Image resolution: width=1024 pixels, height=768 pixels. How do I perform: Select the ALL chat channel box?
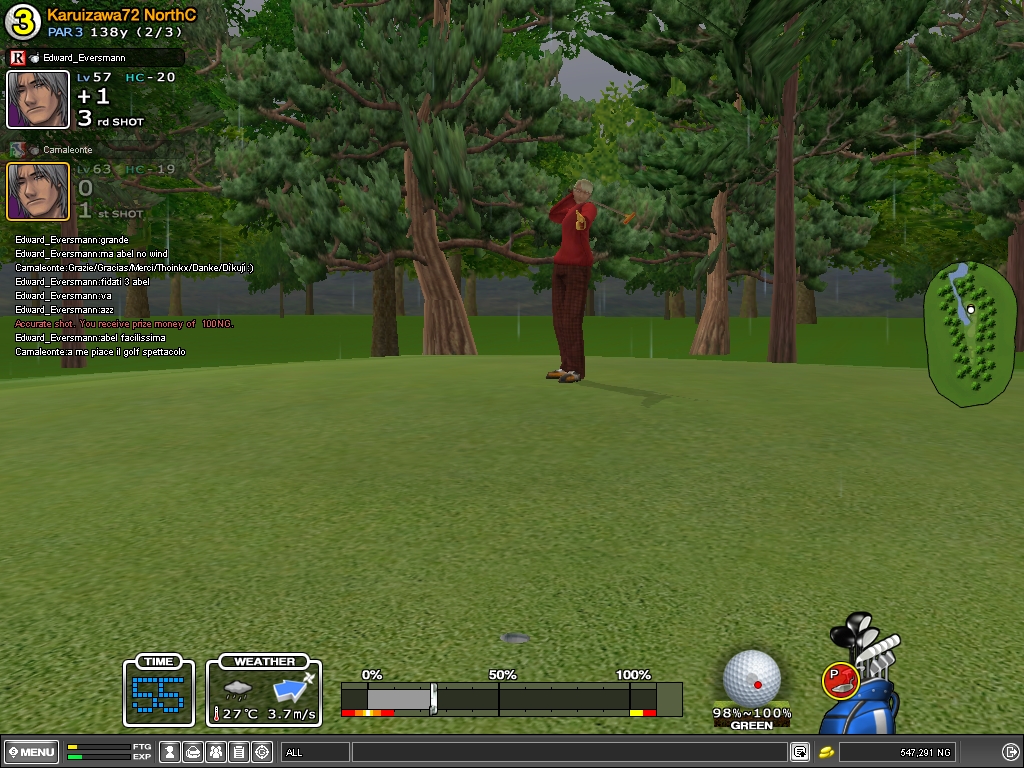coord(315,752)
